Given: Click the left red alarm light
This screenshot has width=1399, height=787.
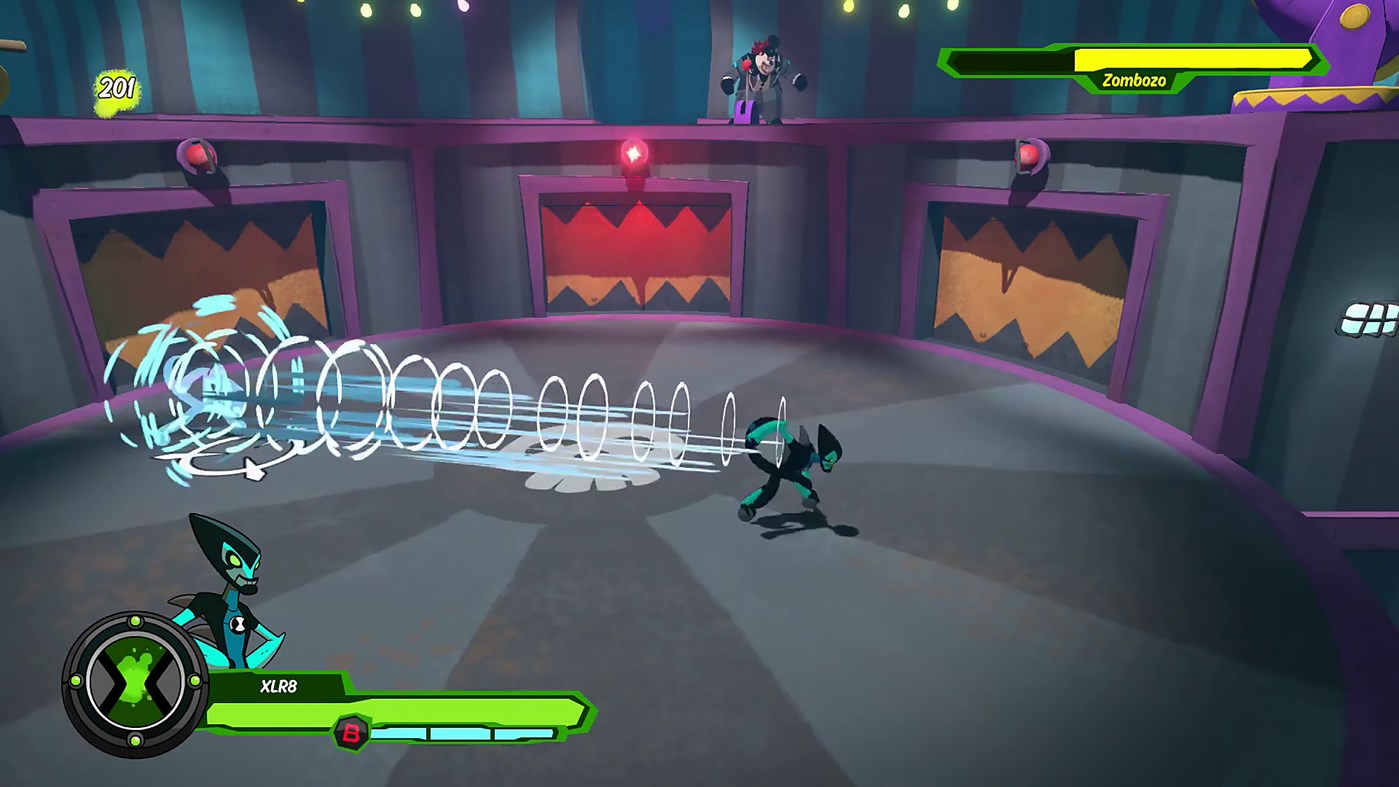Looking at the screenshot, I should coord(196,158).
